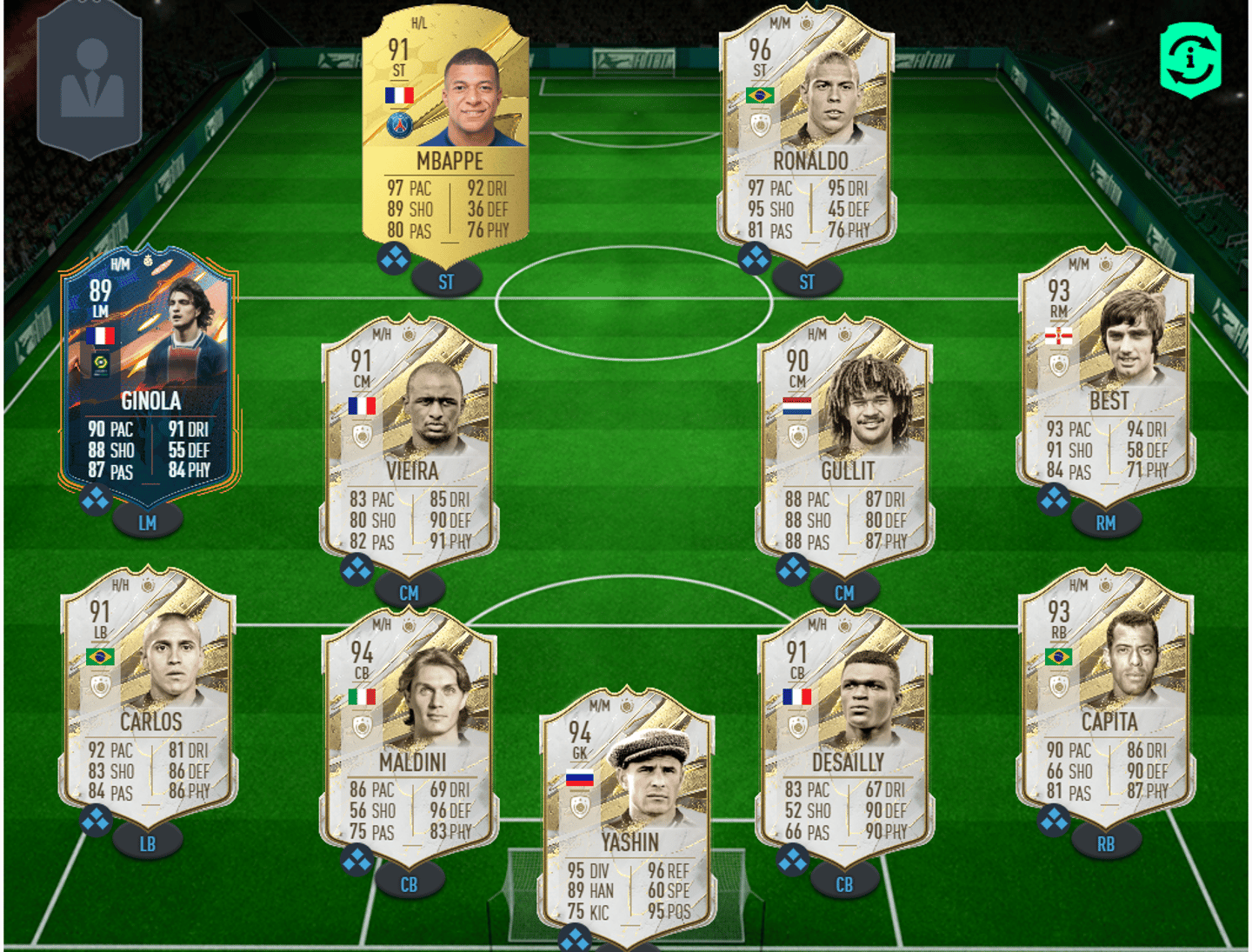Click the RB position label under Capita
The image size is (1252, 952).
pos(1105,843)
